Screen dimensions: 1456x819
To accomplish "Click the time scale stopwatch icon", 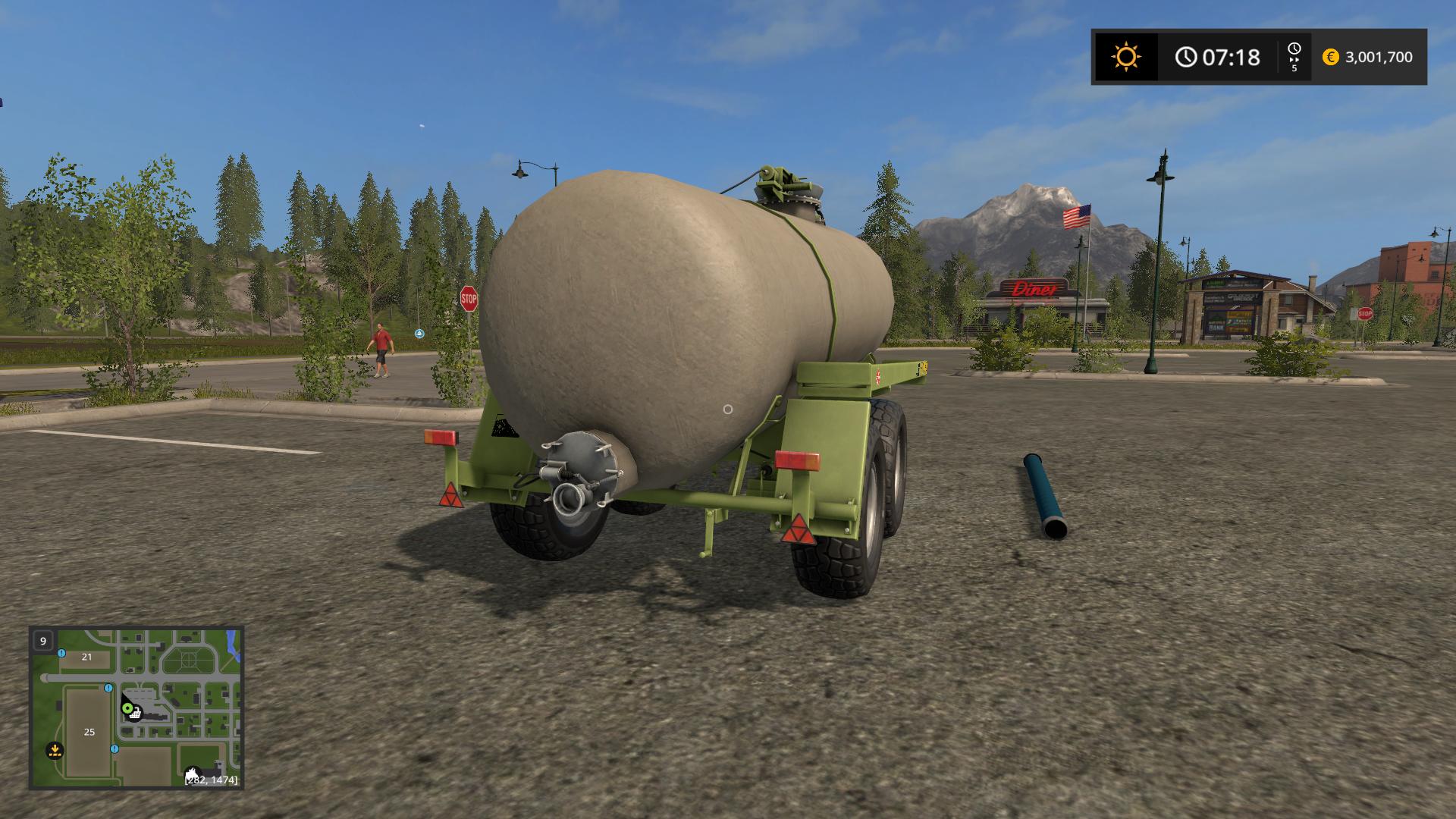I will 1294,49.
